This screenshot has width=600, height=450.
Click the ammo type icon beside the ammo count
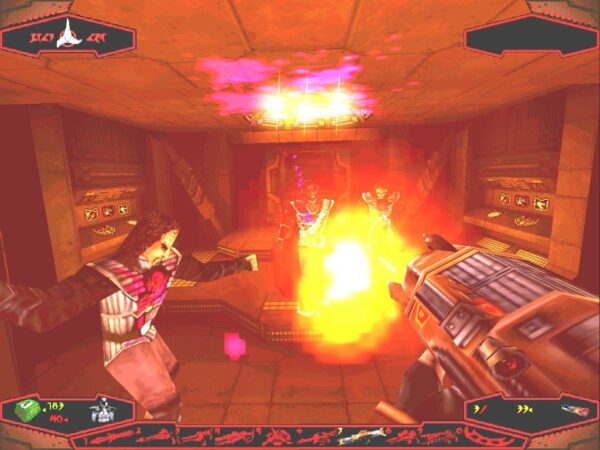[x=577, y=410]
